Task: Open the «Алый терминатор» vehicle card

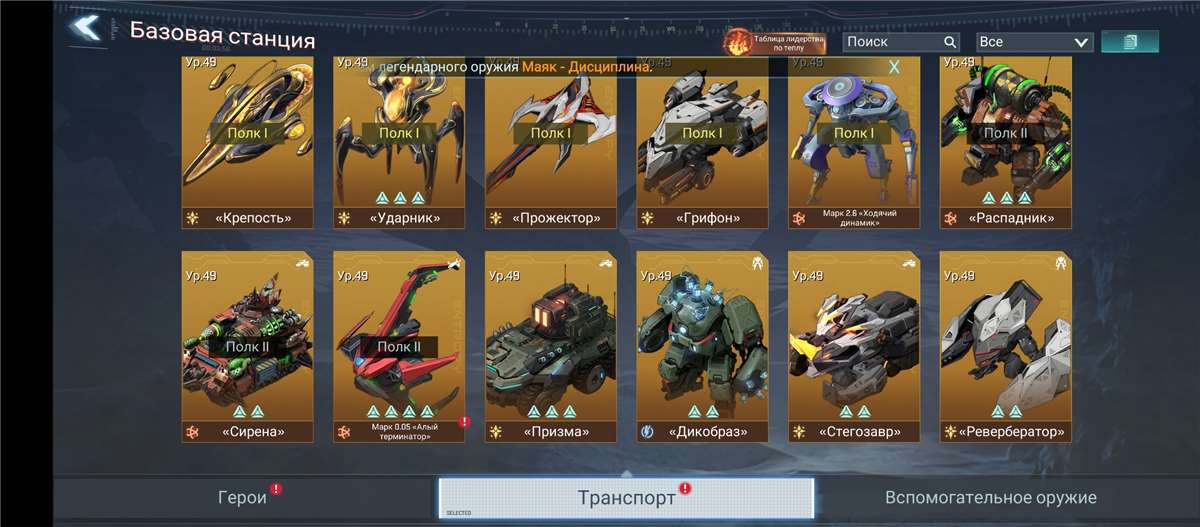Action: point(399,346)
